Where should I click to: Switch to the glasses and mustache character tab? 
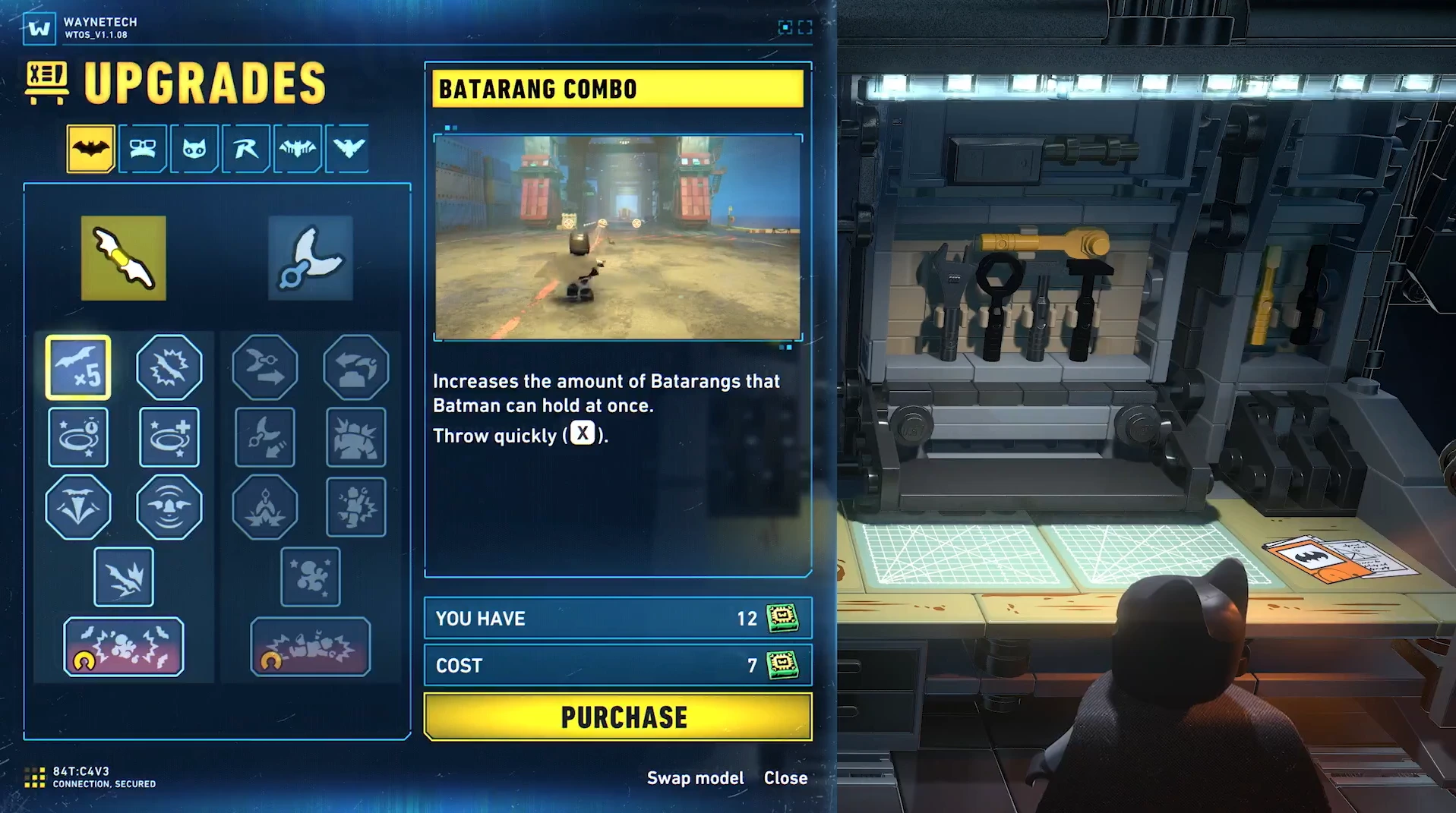coord(142,148)
